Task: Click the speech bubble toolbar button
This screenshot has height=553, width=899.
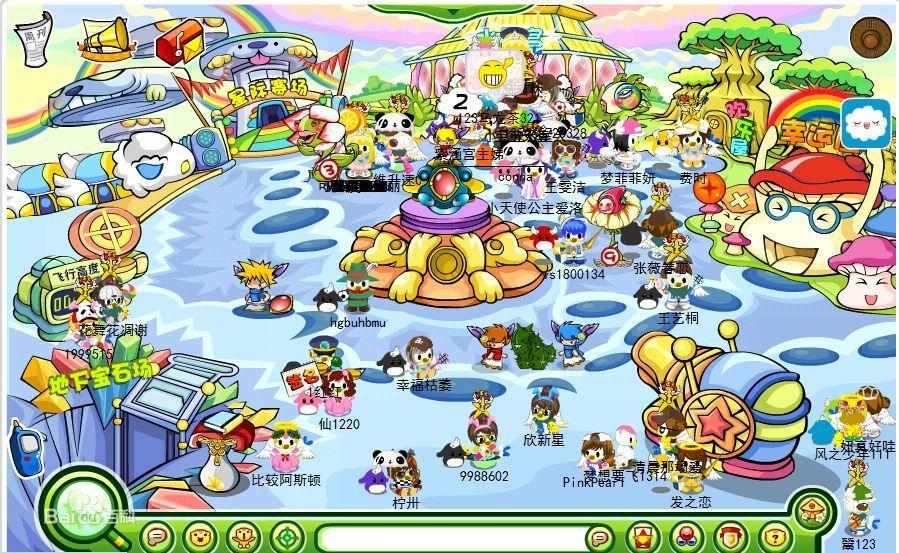Action: 158,537
